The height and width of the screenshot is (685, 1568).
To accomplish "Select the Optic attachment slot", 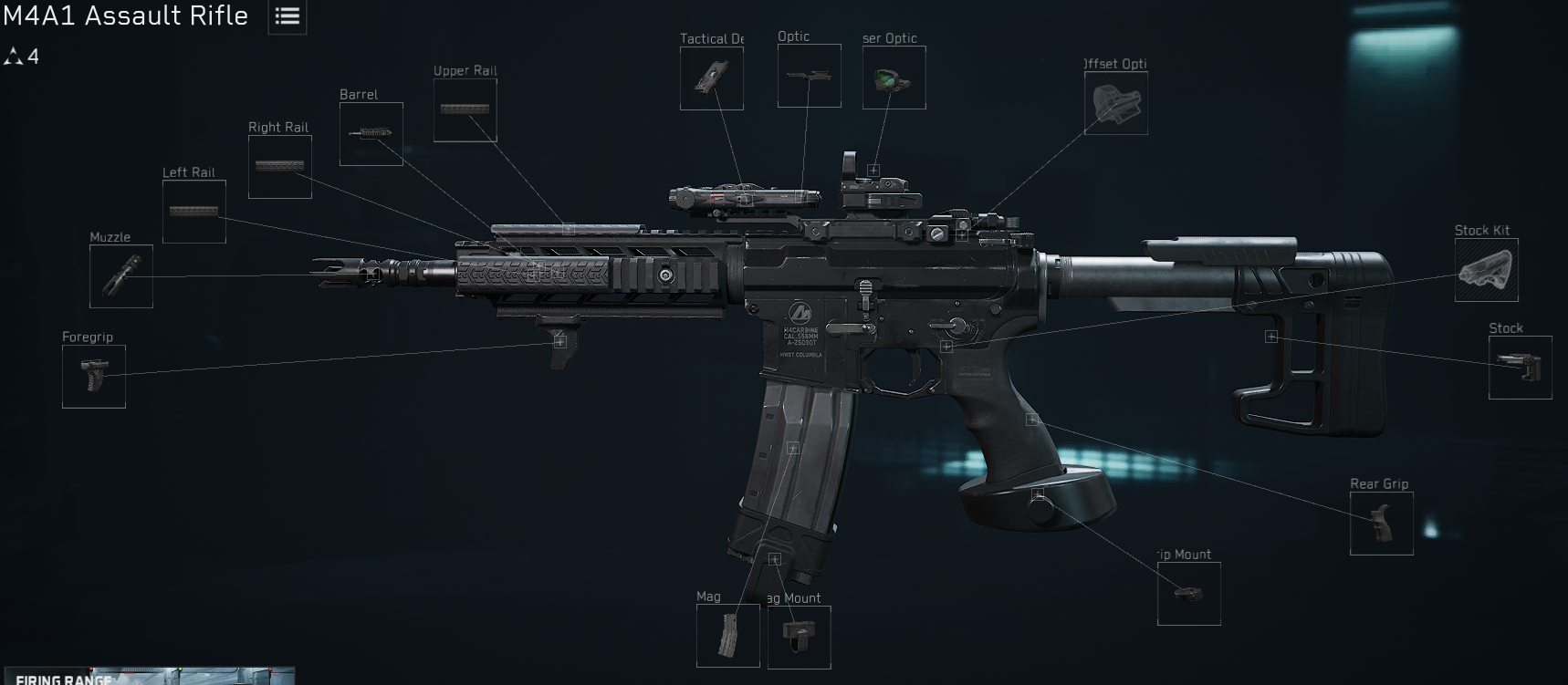I will [810, 76].
